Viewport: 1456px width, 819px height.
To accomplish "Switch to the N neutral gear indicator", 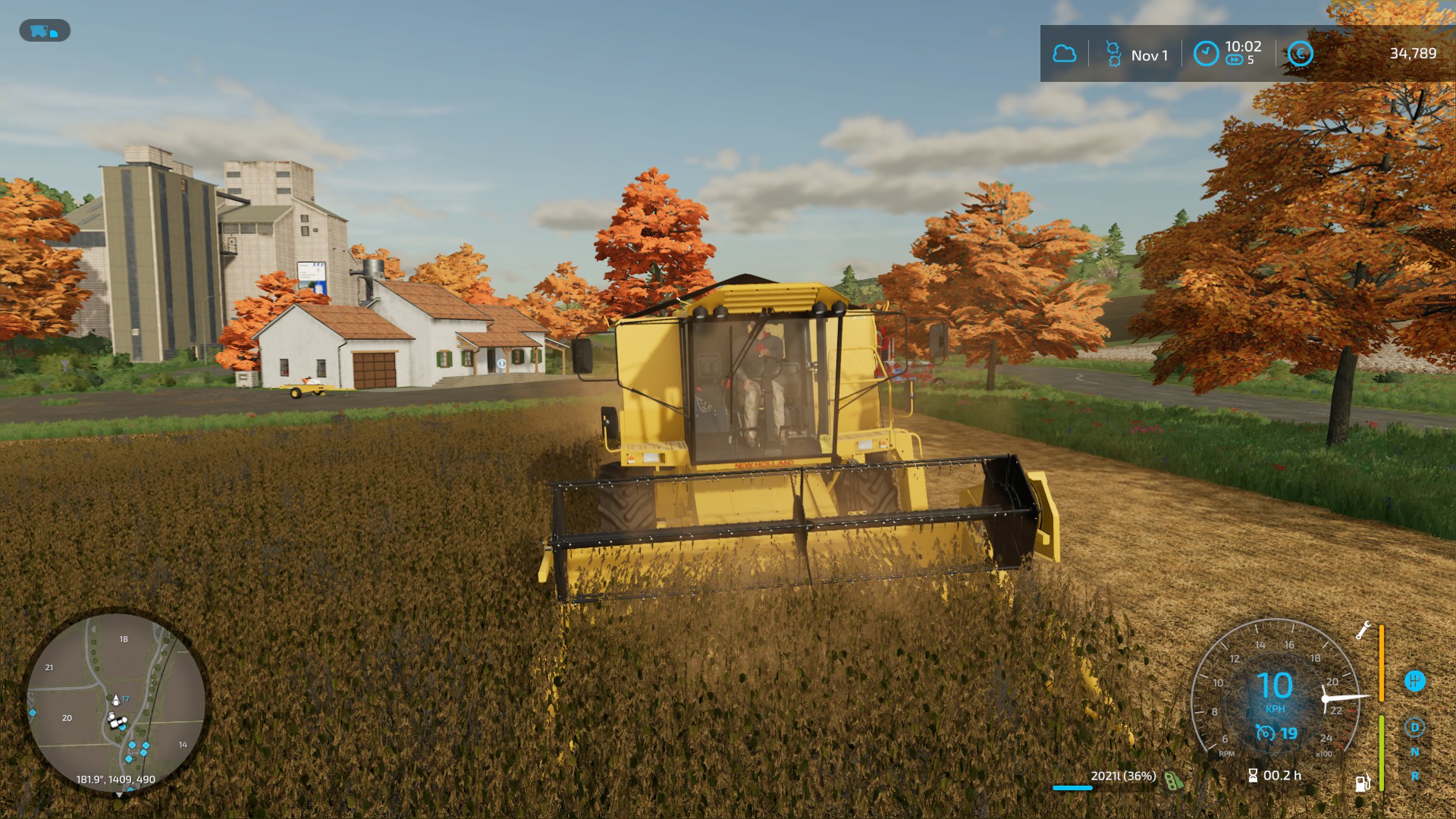I will (x=1414, y=752).
